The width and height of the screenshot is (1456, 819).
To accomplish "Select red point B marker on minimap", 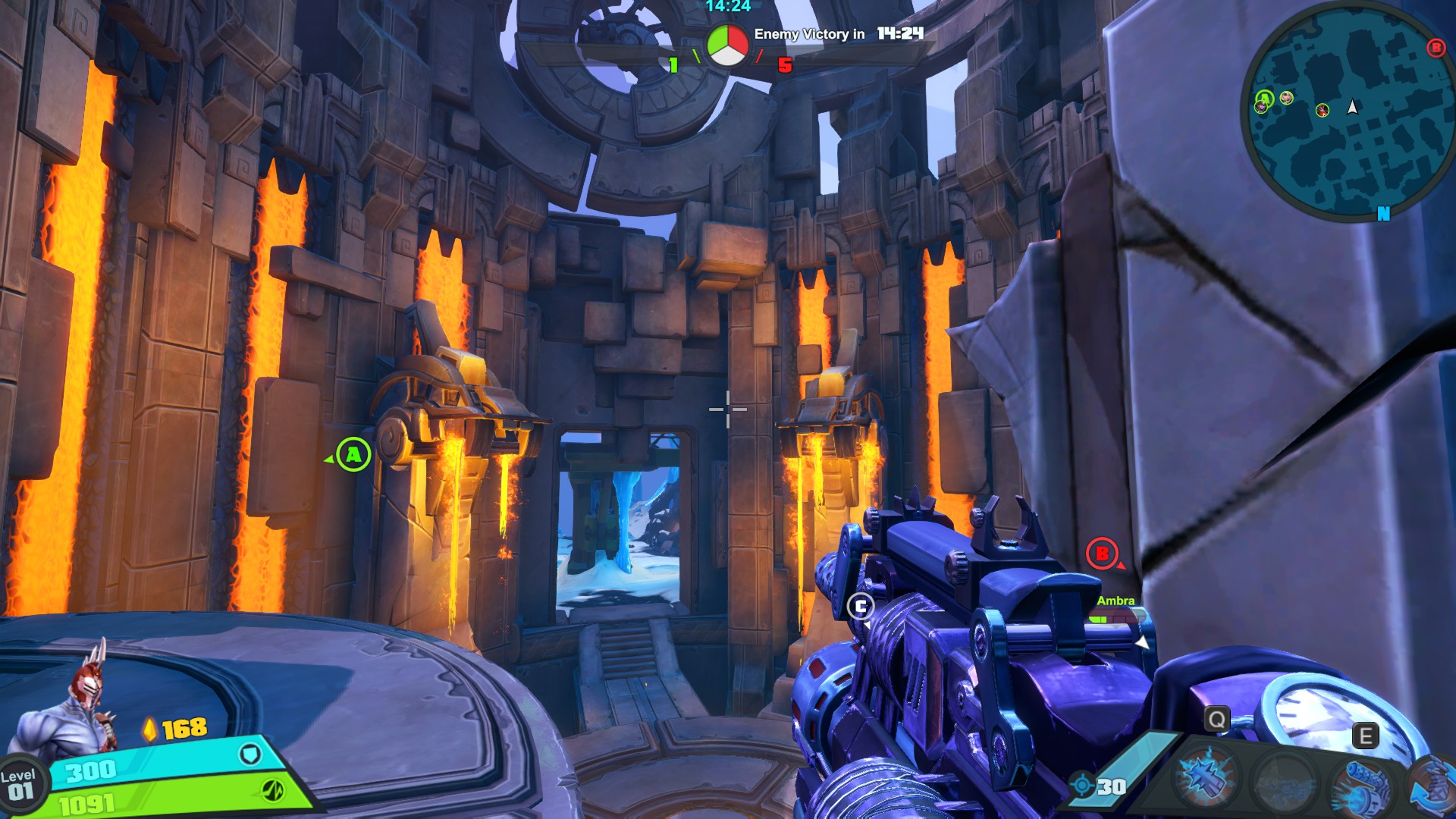I will click(x=1436, y=48).
